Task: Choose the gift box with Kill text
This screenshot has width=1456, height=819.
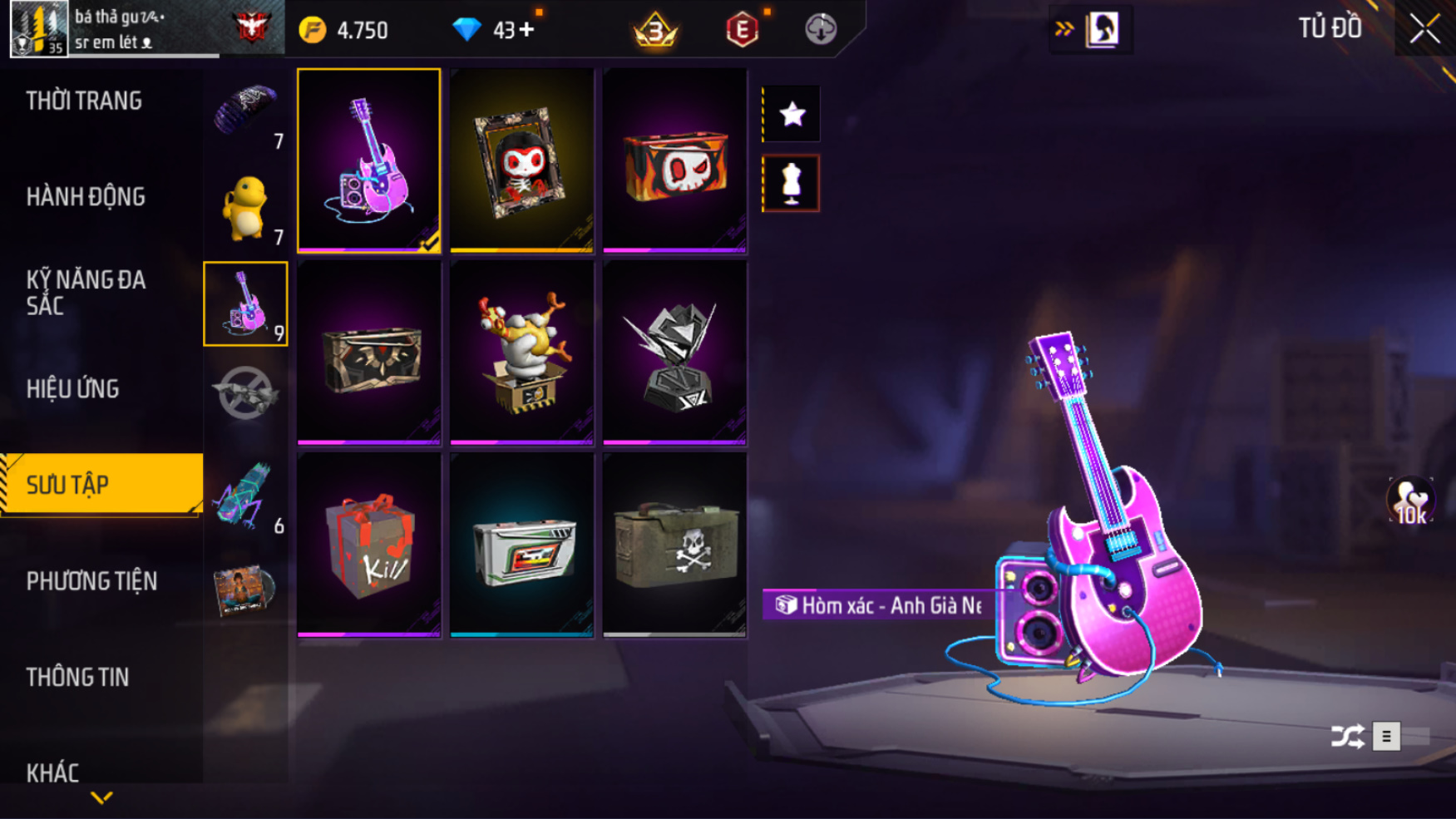Action: pyautogui.click(x=369, y=545)
